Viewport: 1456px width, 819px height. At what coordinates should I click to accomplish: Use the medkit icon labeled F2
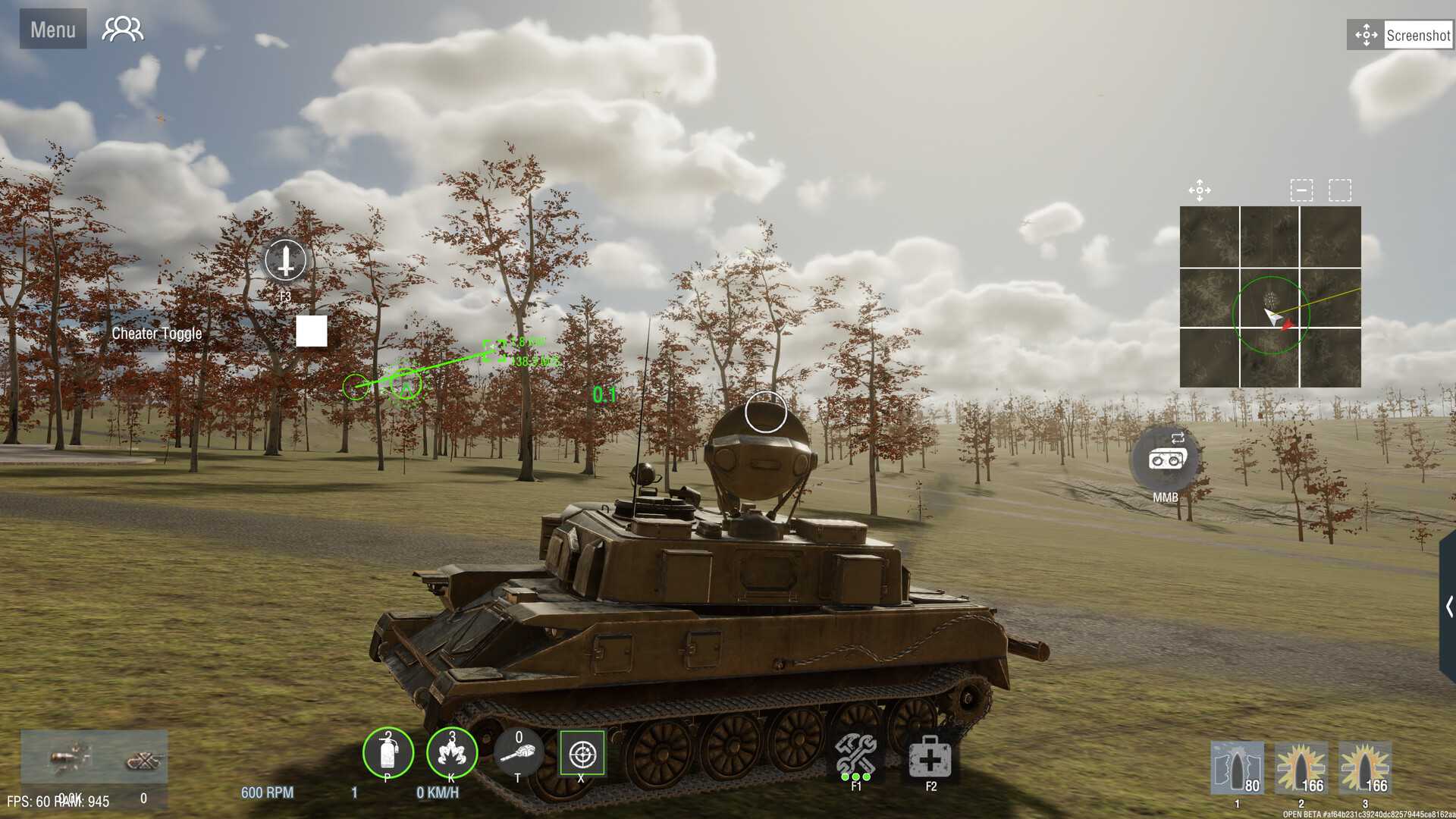coord(929,755)
